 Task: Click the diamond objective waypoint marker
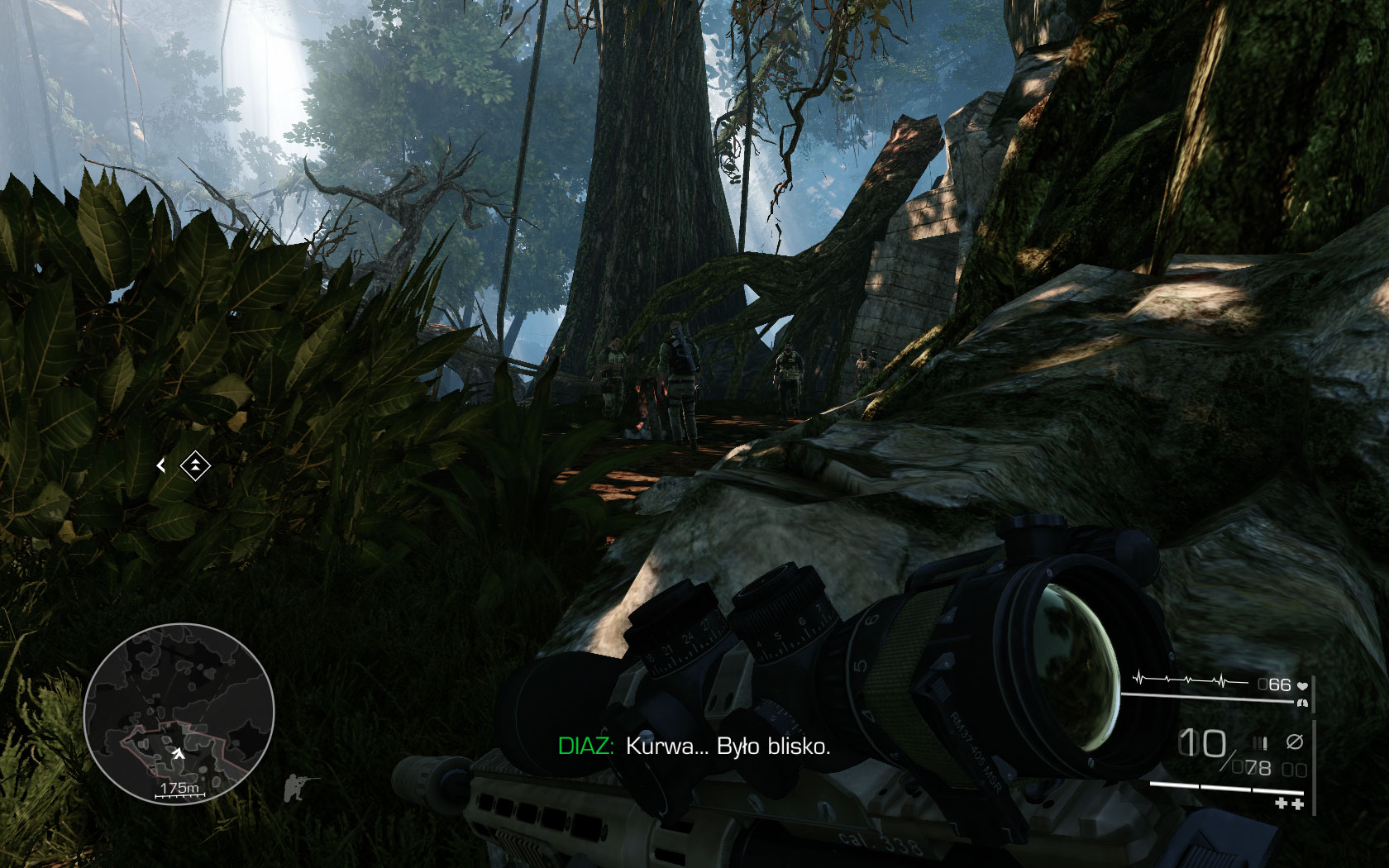[196, 465]
